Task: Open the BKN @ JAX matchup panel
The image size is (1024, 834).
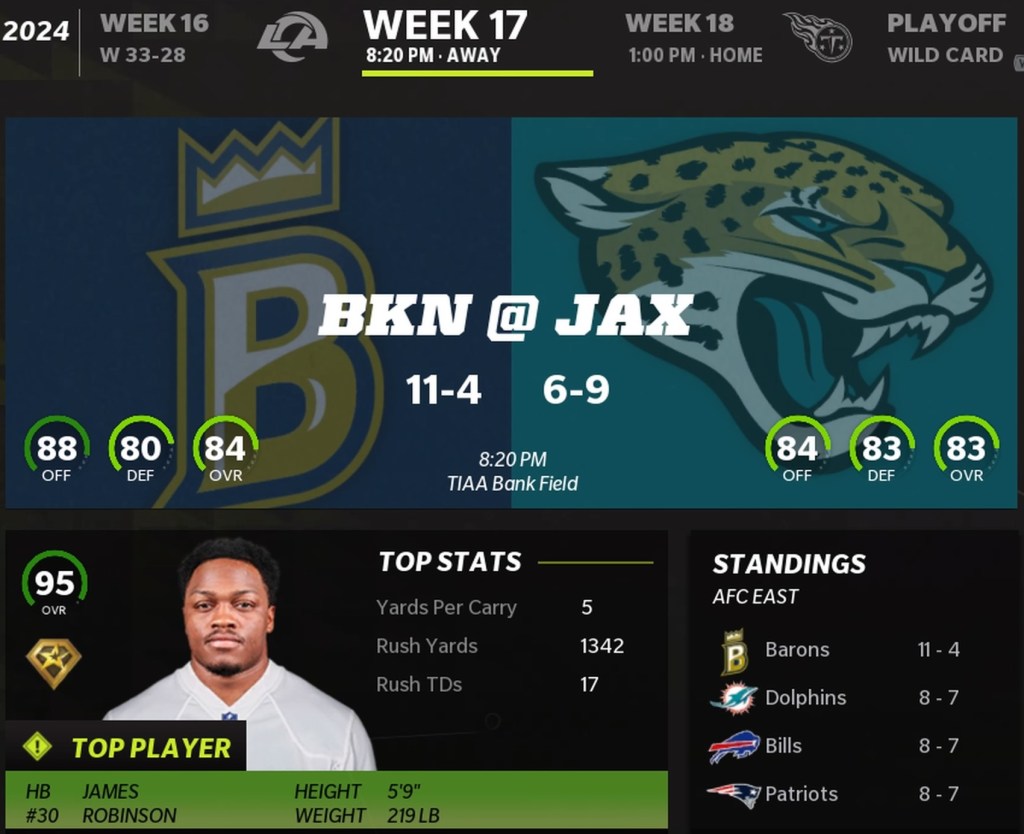Action: pyautogui.click(x=511, y=313)
